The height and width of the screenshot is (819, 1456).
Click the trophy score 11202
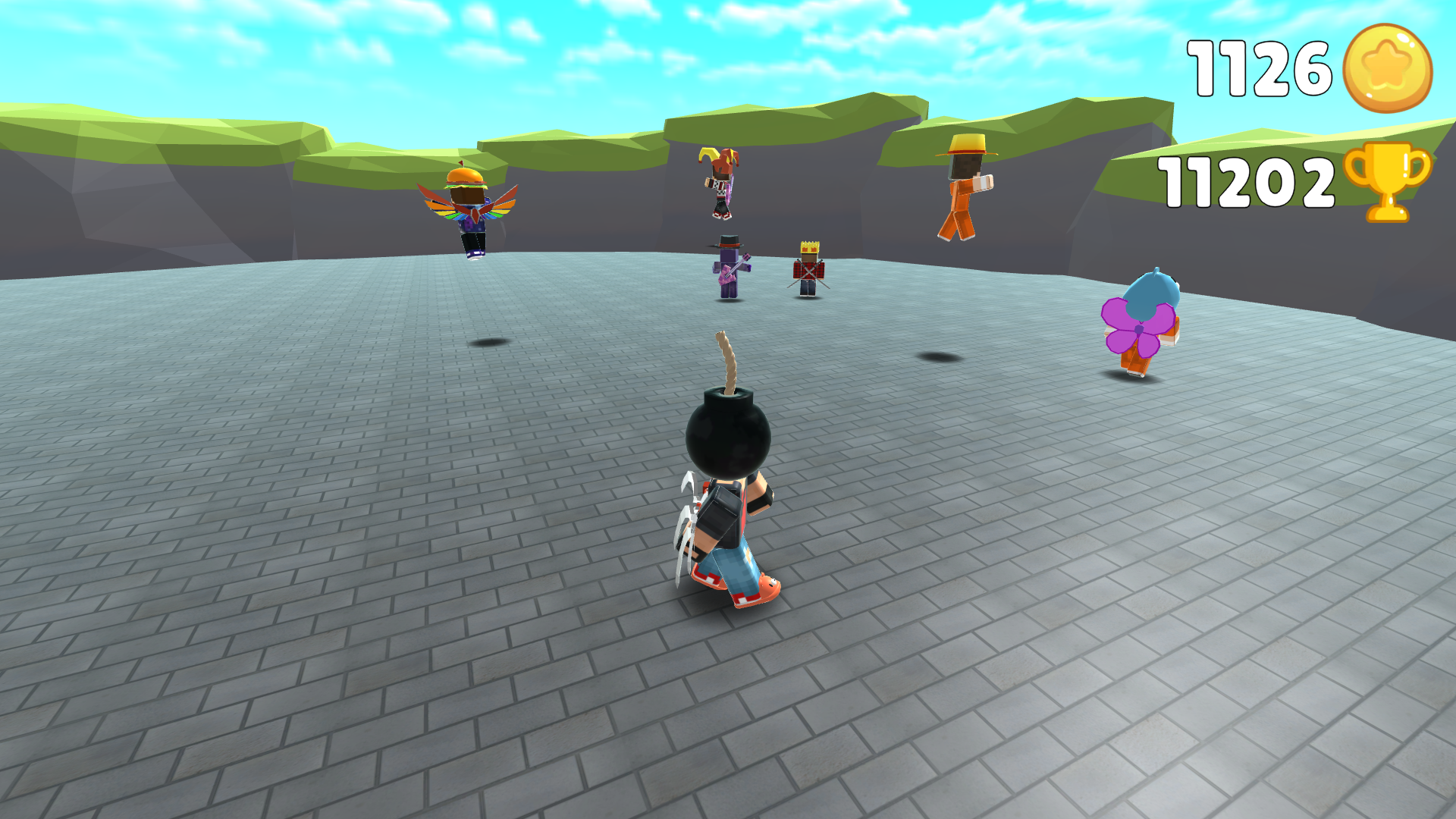[1244, 180]
